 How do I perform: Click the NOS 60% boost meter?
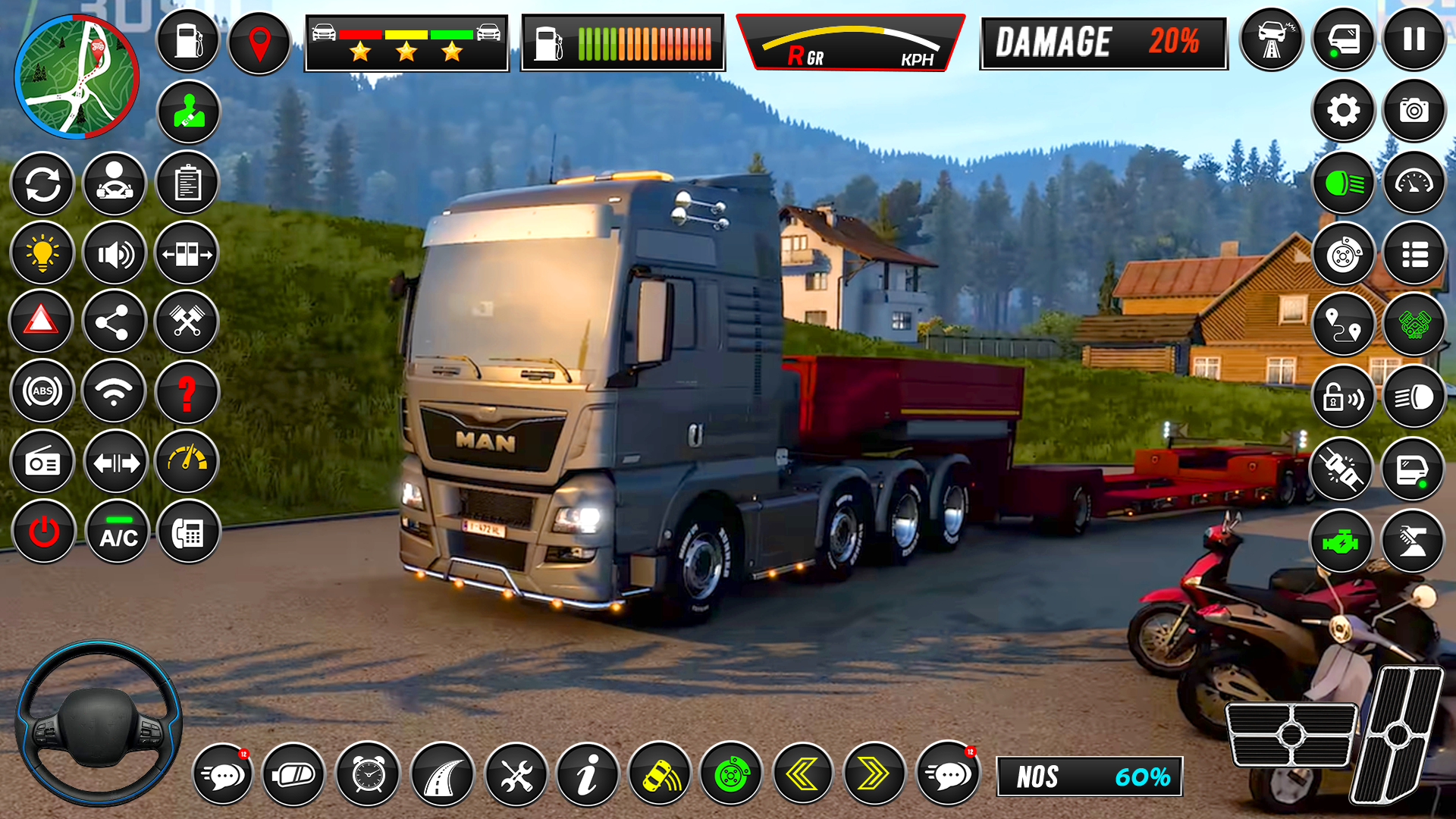(x=1092, y=774)
